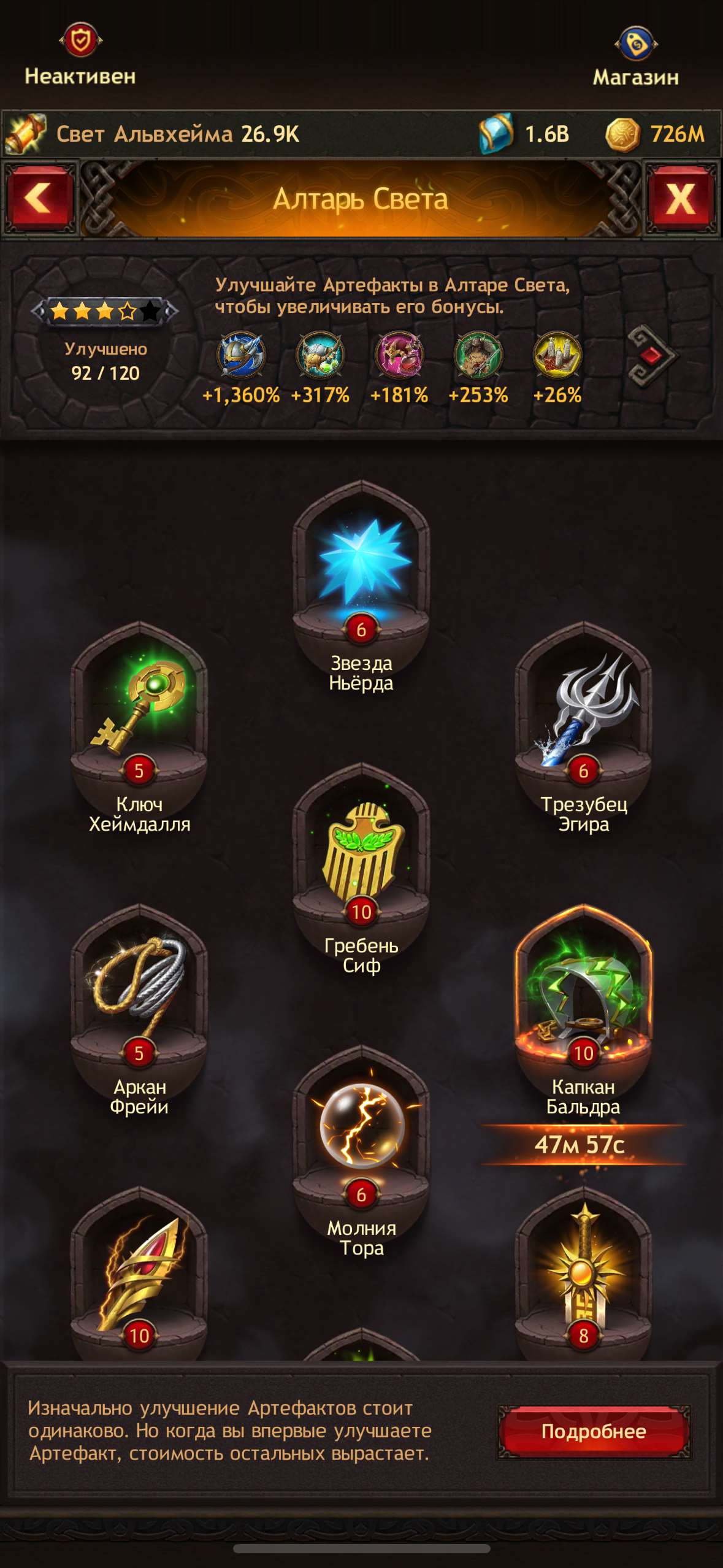Screen dimensions: 723x1568
Task: Open the Неактивен shield status
Action: click(80, 54)
